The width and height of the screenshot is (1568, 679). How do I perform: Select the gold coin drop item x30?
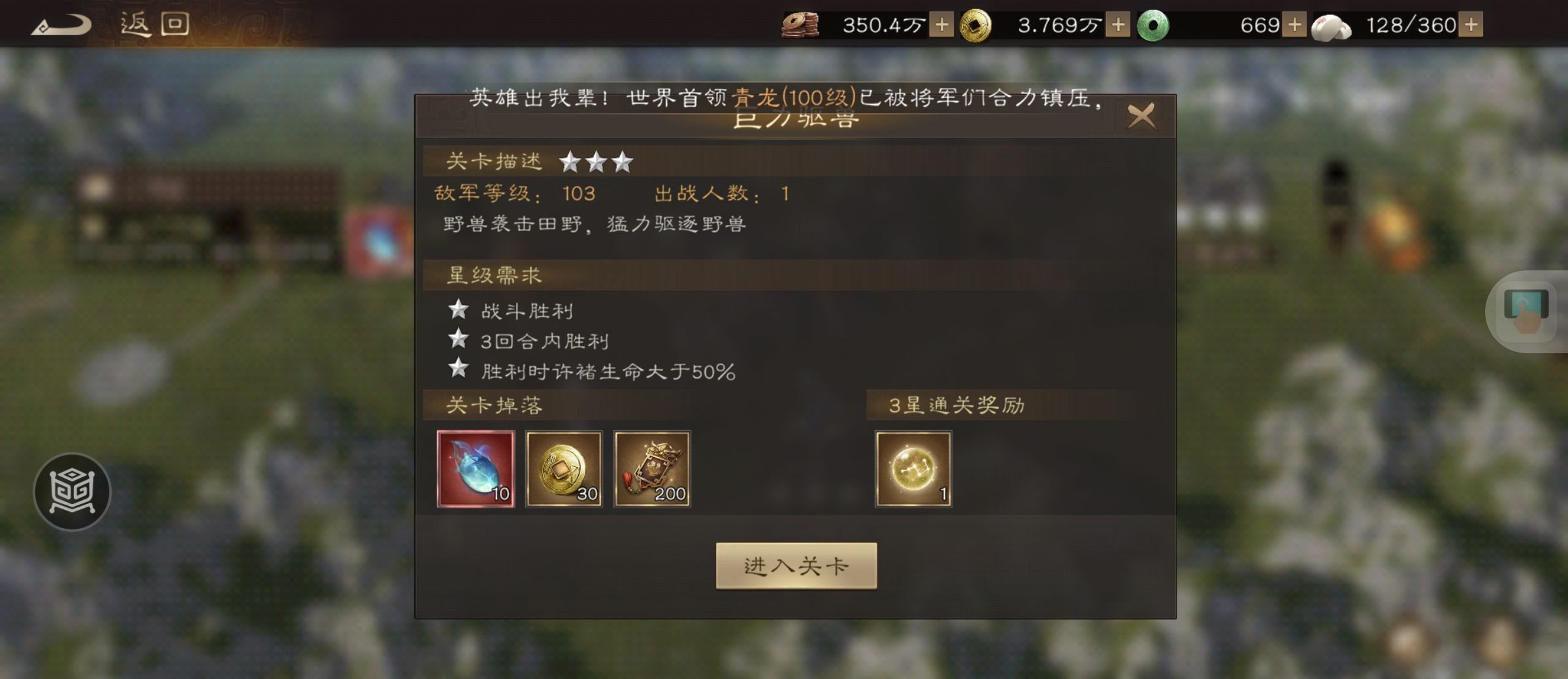coord(564,470)
